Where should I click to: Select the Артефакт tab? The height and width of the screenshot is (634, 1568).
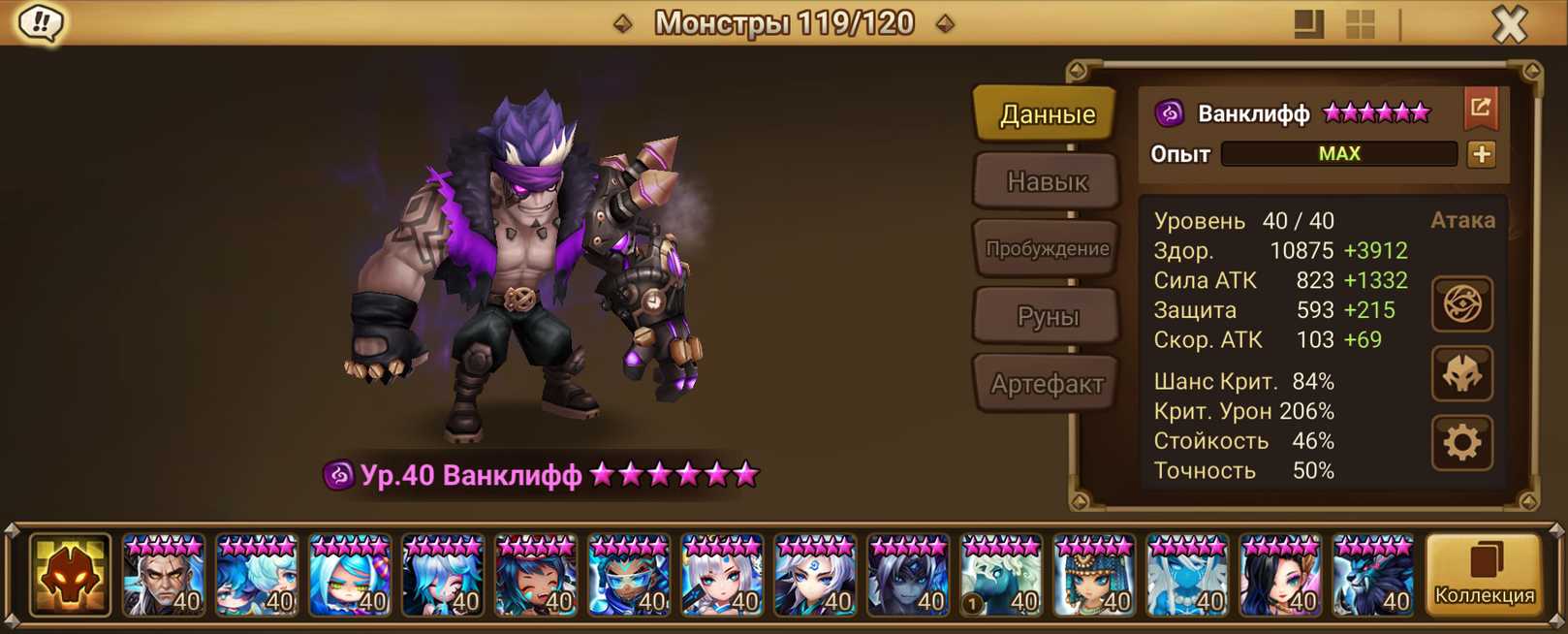[1047, 384]
